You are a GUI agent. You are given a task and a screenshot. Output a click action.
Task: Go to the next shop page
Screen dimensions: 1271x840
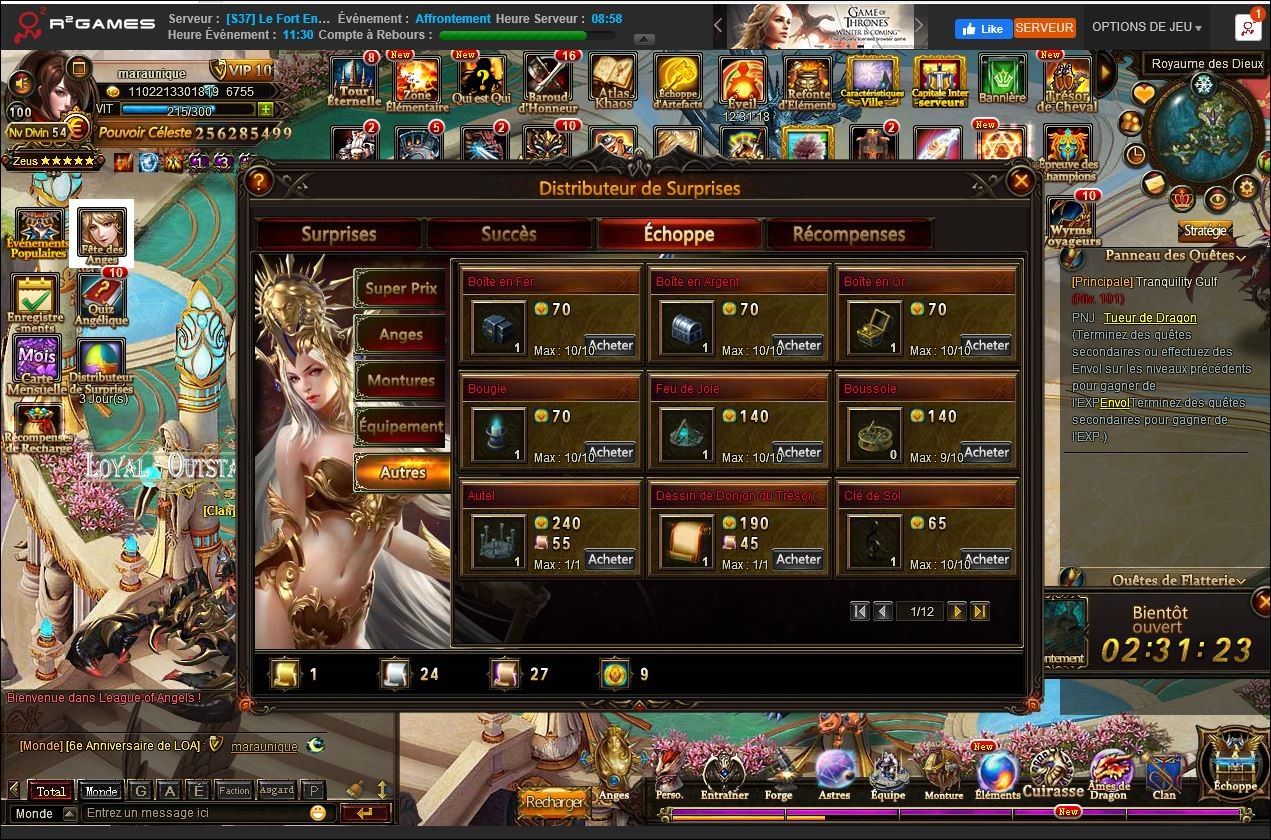click(x=957, y=611)
